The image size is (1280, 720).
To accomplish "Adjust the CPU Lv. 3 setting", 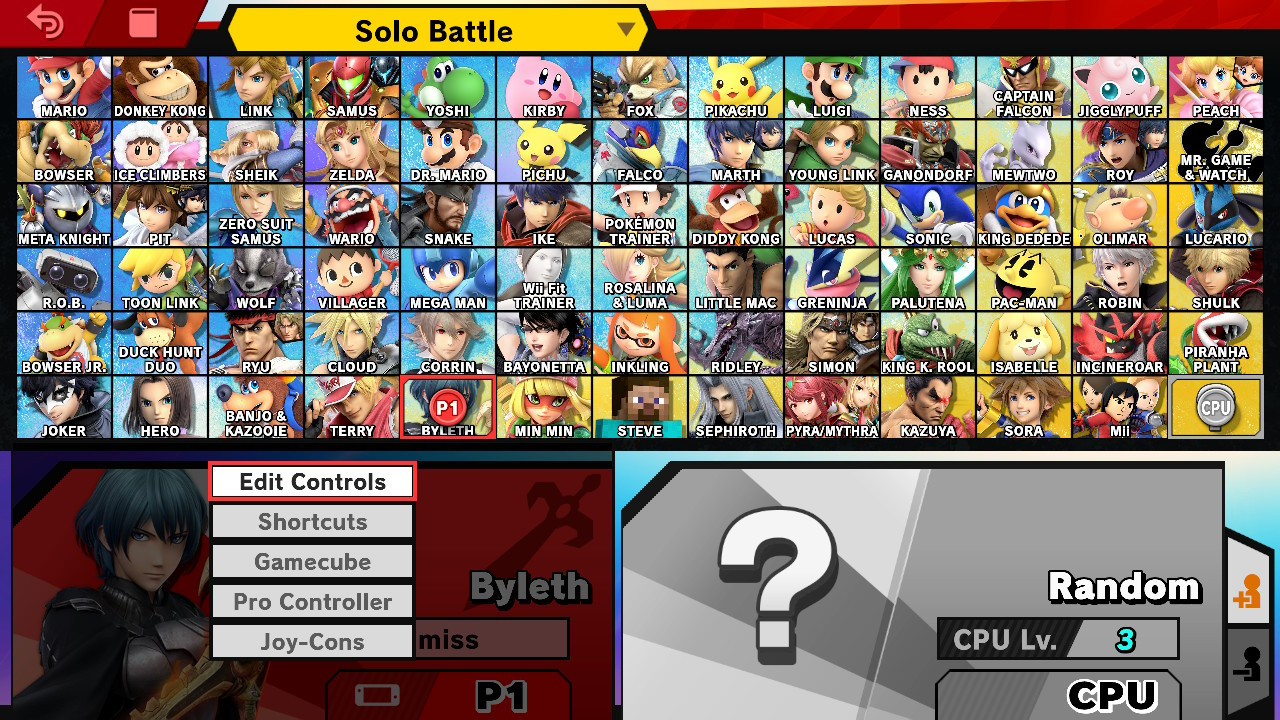I will (1058, 640).
